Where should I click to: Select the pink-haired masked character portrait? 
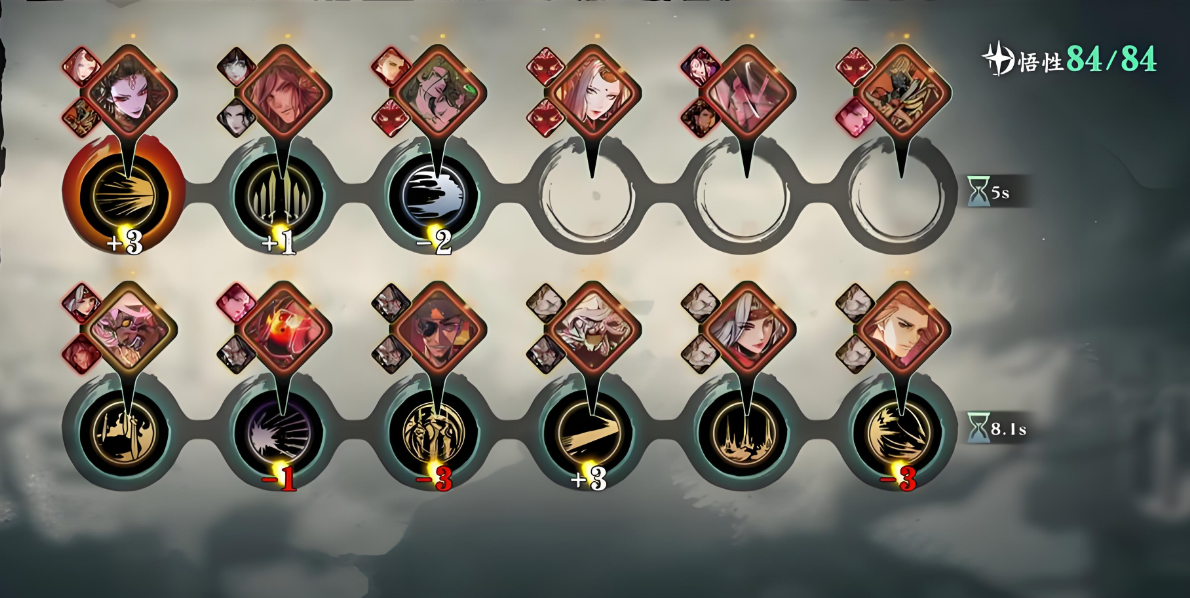point(131,328)
